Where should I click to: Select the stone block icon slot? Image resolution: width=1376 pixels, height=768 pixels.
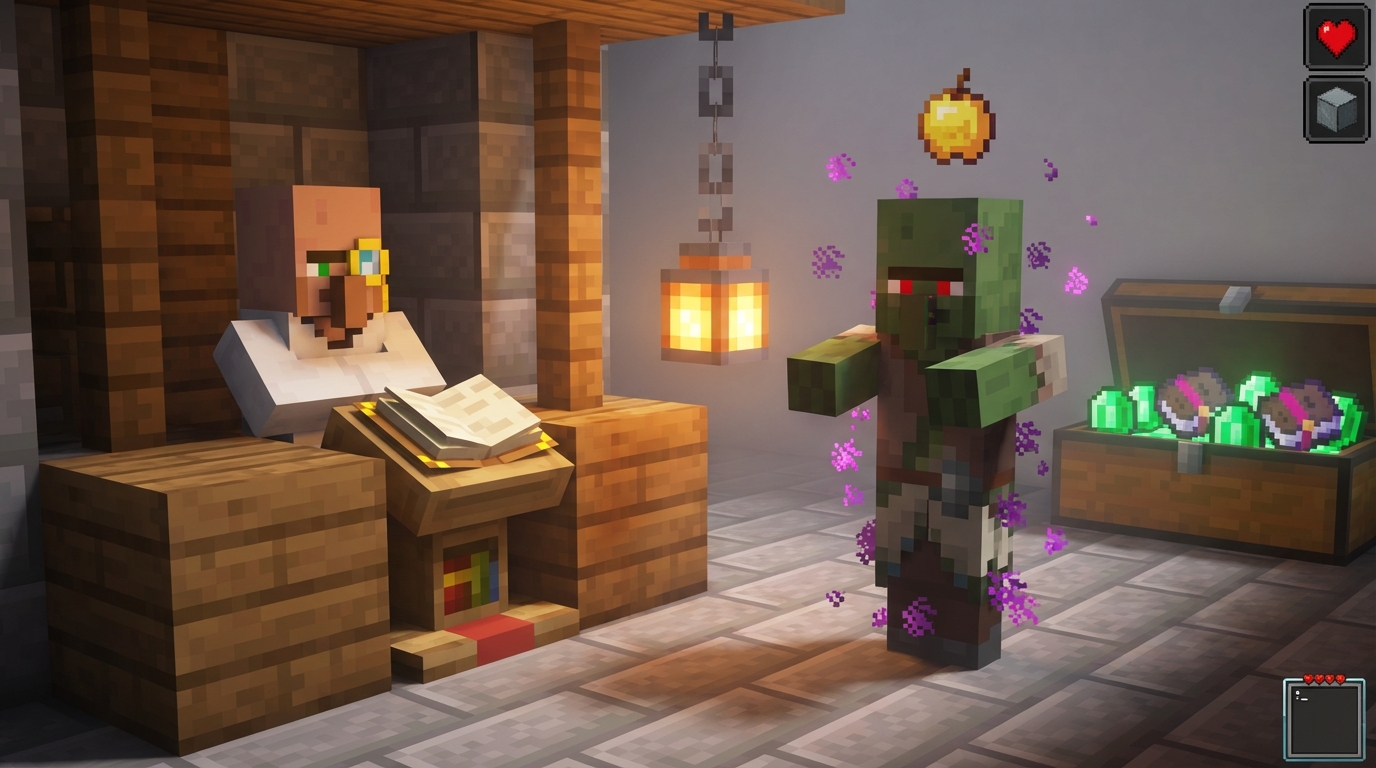coord(1335,113)
